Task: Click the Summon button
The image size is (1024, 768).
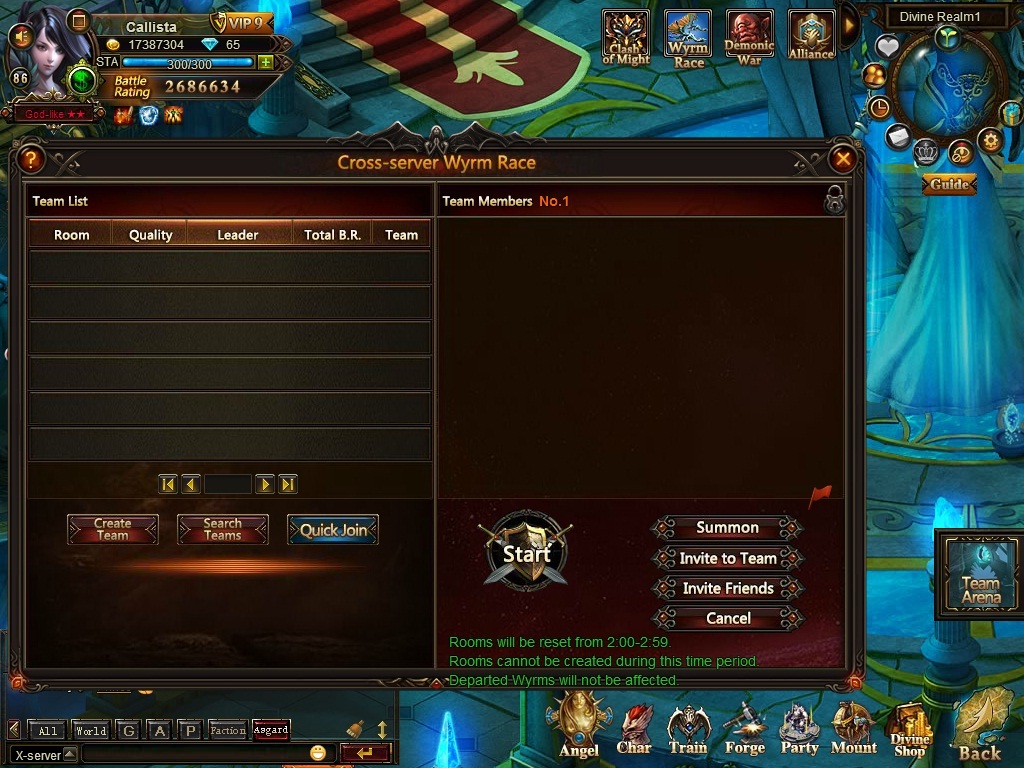Action: point(727,528)
